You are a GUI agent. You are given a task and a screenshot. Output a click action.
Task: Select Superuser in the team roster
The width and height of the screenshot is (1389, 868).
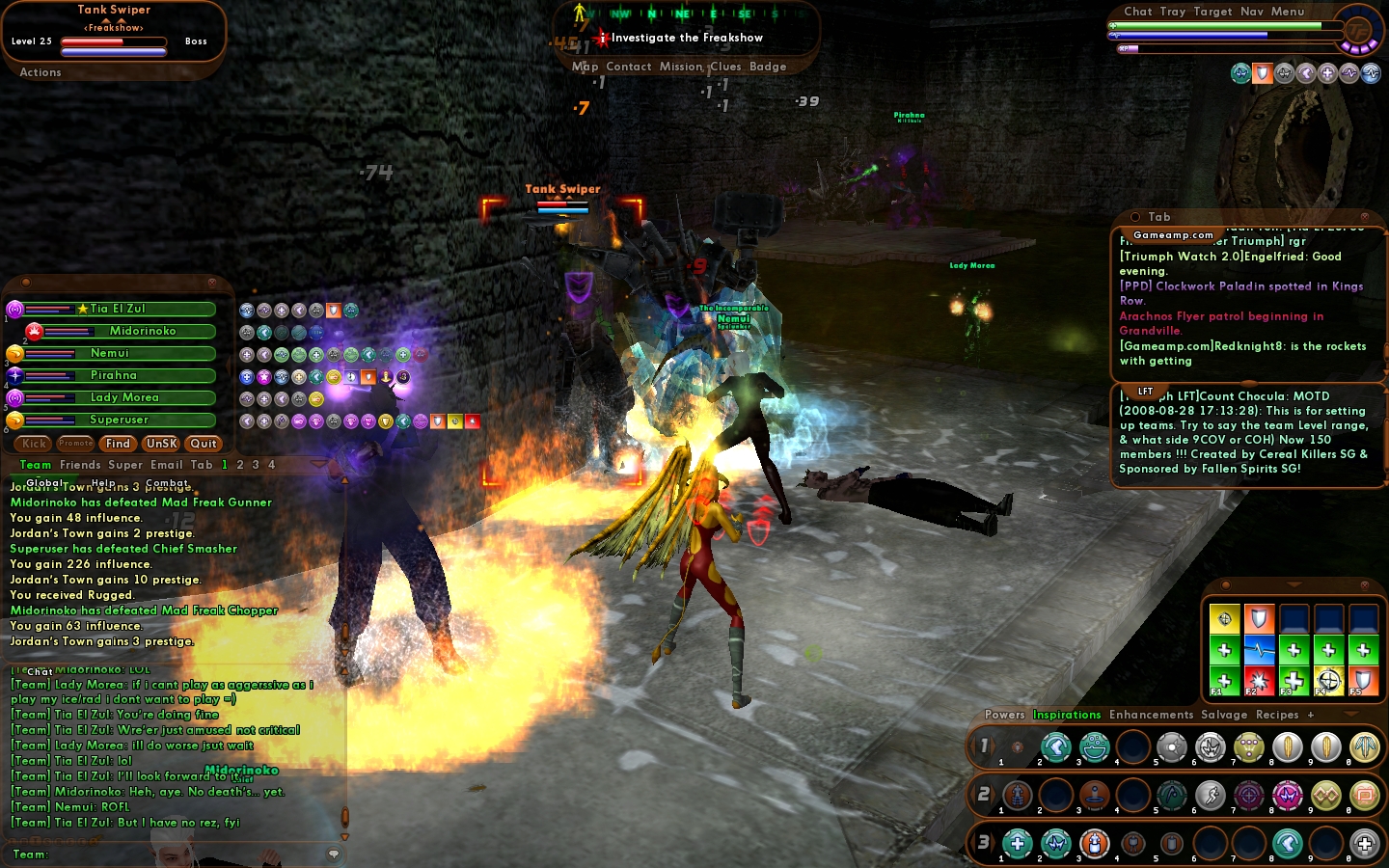coord(120,420)
